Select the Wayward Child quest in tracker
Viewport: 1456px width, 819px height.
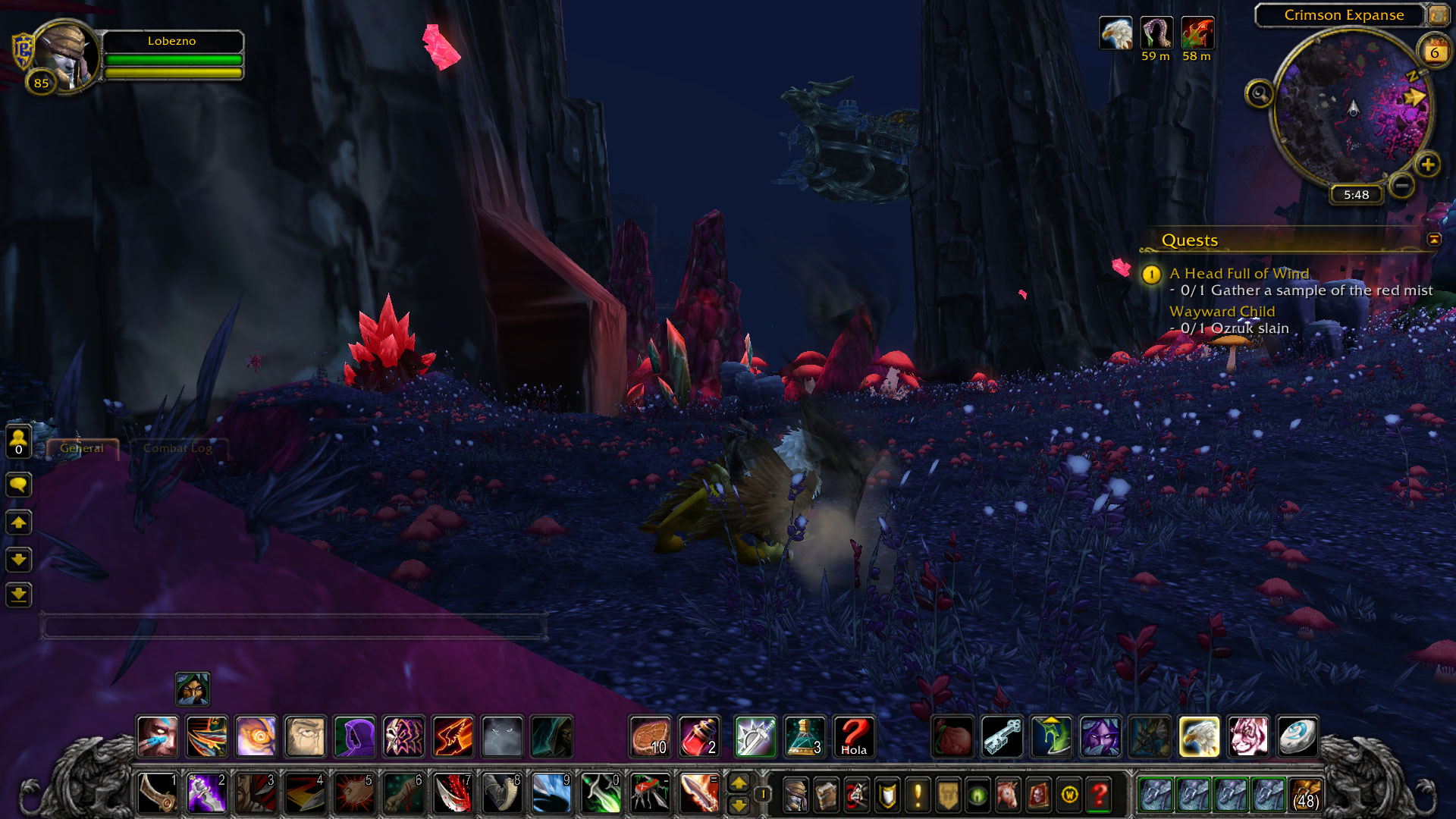[1222, 311]
